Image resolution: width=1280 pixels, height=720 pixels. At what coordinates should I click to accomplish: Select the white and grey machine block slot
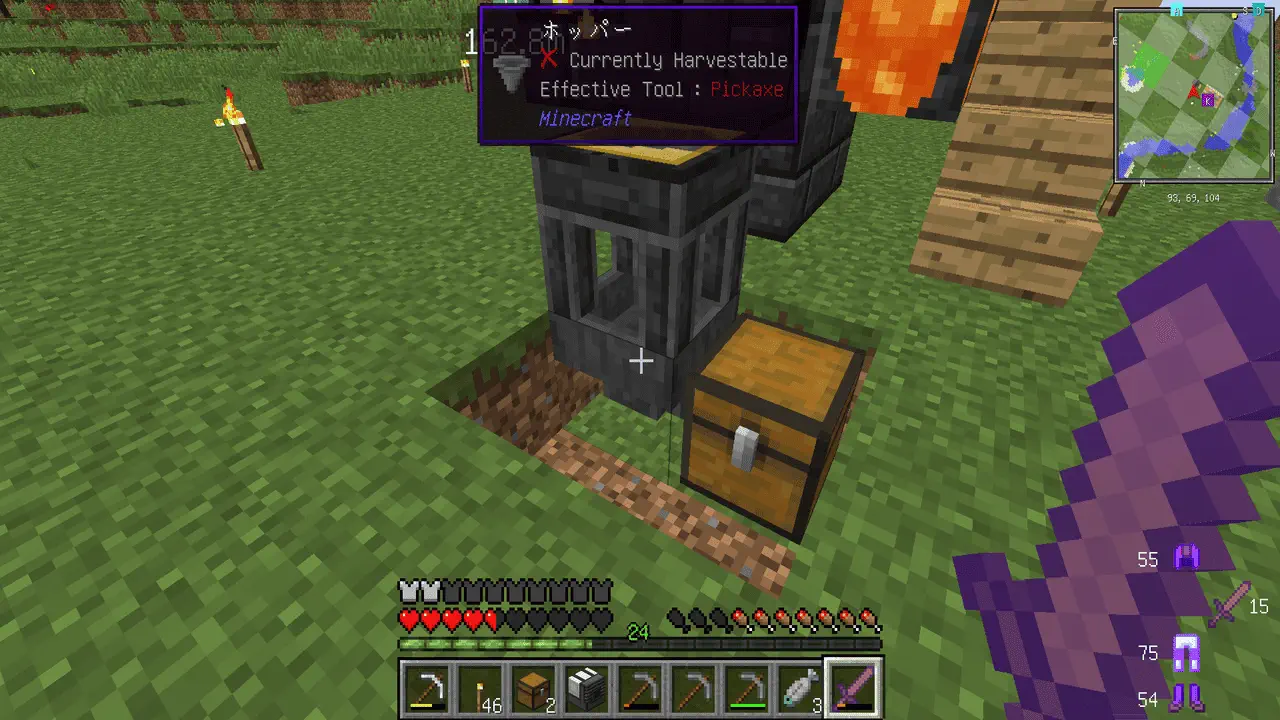pyautogui.click(x=588, y=689)
